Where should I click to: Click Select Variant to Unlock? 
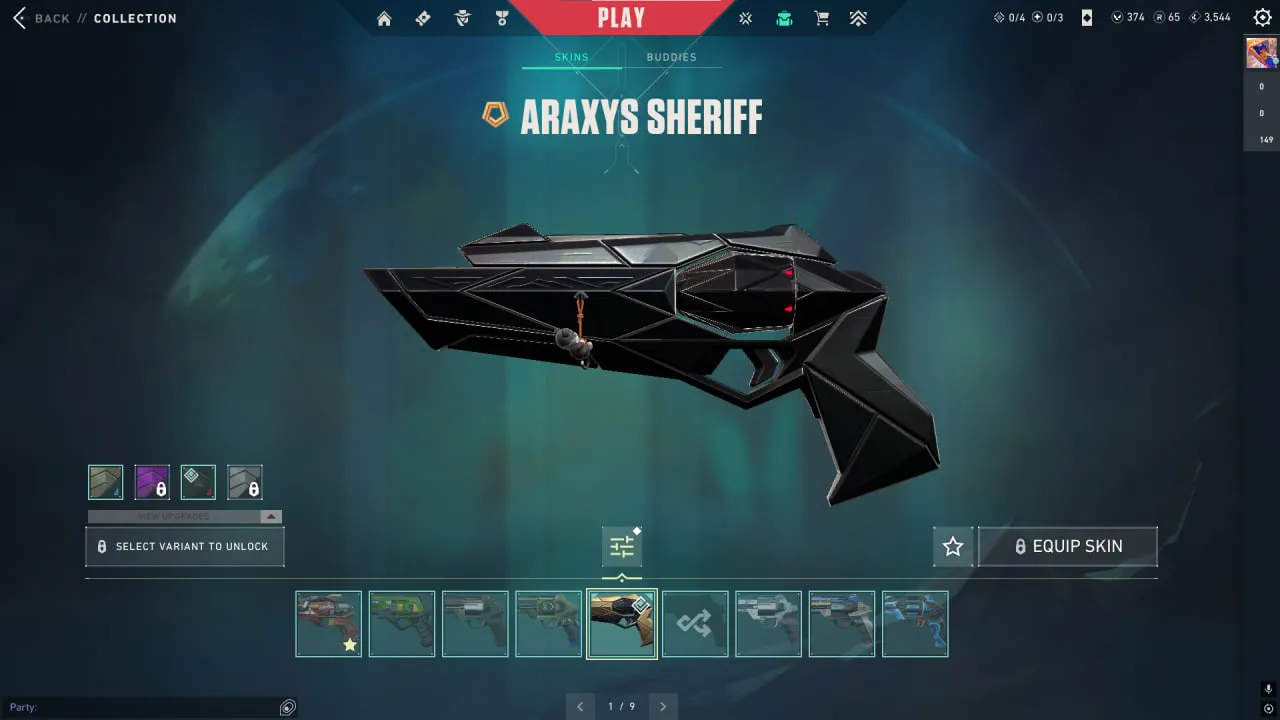(184, 546)
